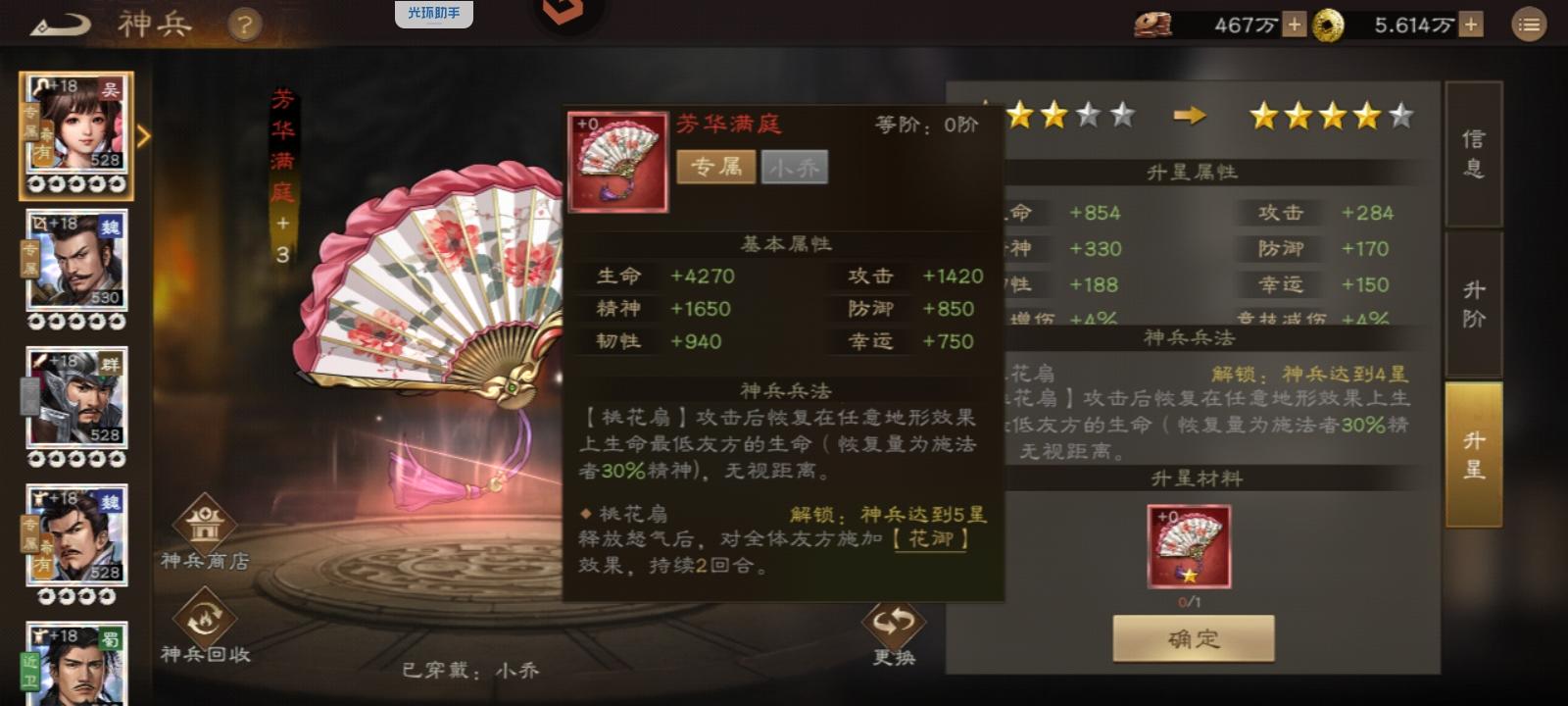Viewport: 1568px width, 706px height.
Task: Select the 528 吴 character portrait thumbnail
Action: tap(76, 128)
